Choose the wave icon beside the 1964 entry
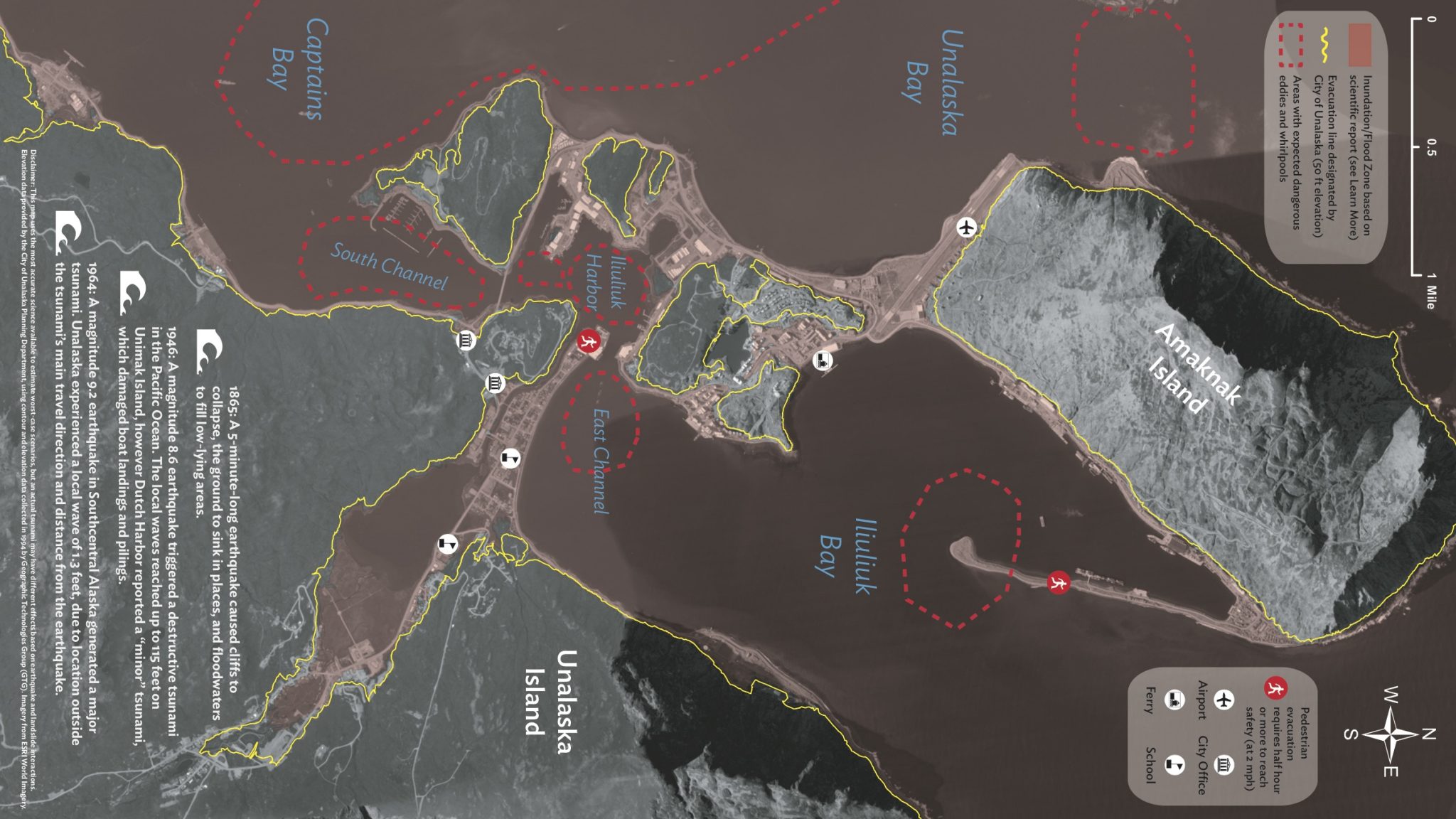 (x=68, y=232)
